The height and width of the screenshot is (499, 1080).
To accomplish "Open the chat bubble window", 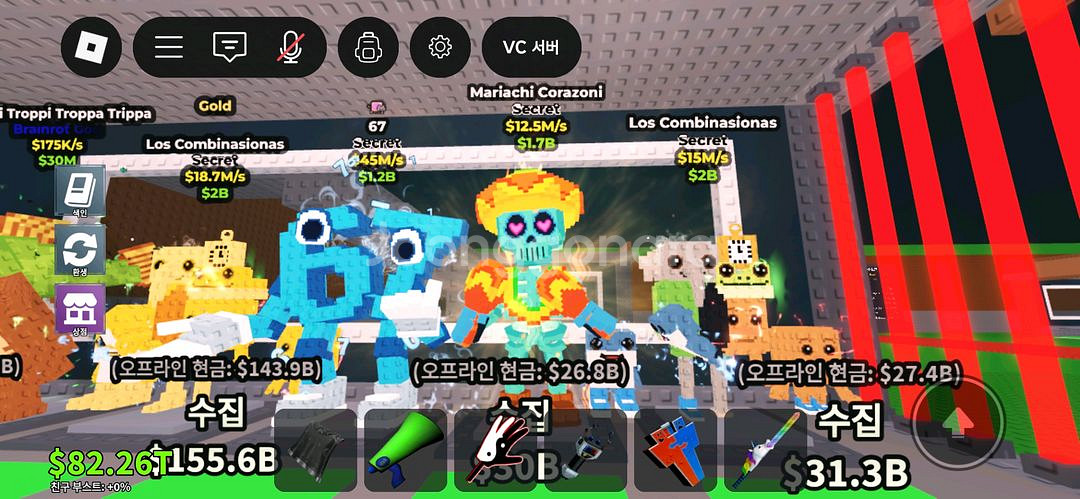I will [x=230, y=47].
